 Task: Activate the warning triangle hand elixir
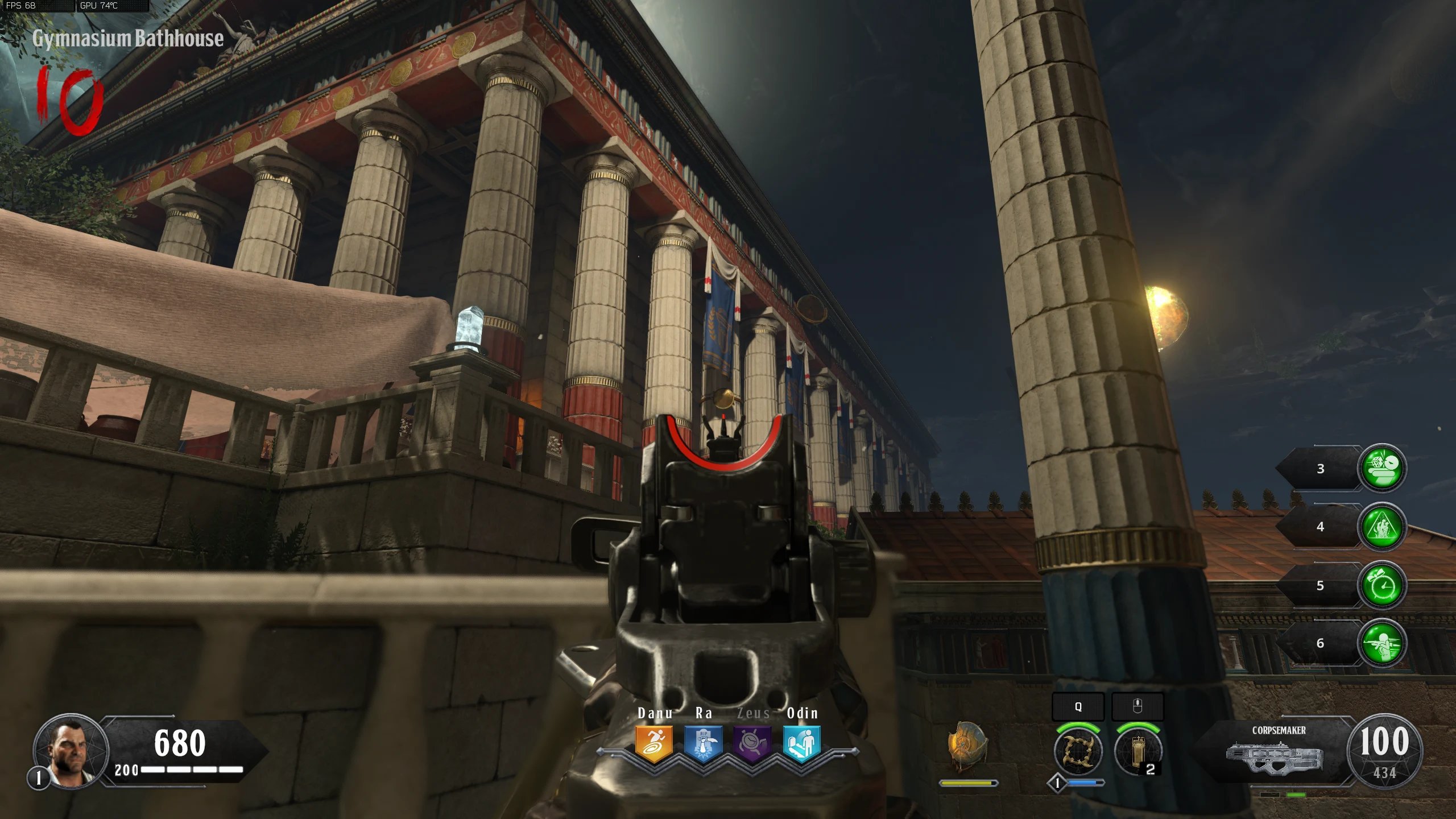point(1382,527)
